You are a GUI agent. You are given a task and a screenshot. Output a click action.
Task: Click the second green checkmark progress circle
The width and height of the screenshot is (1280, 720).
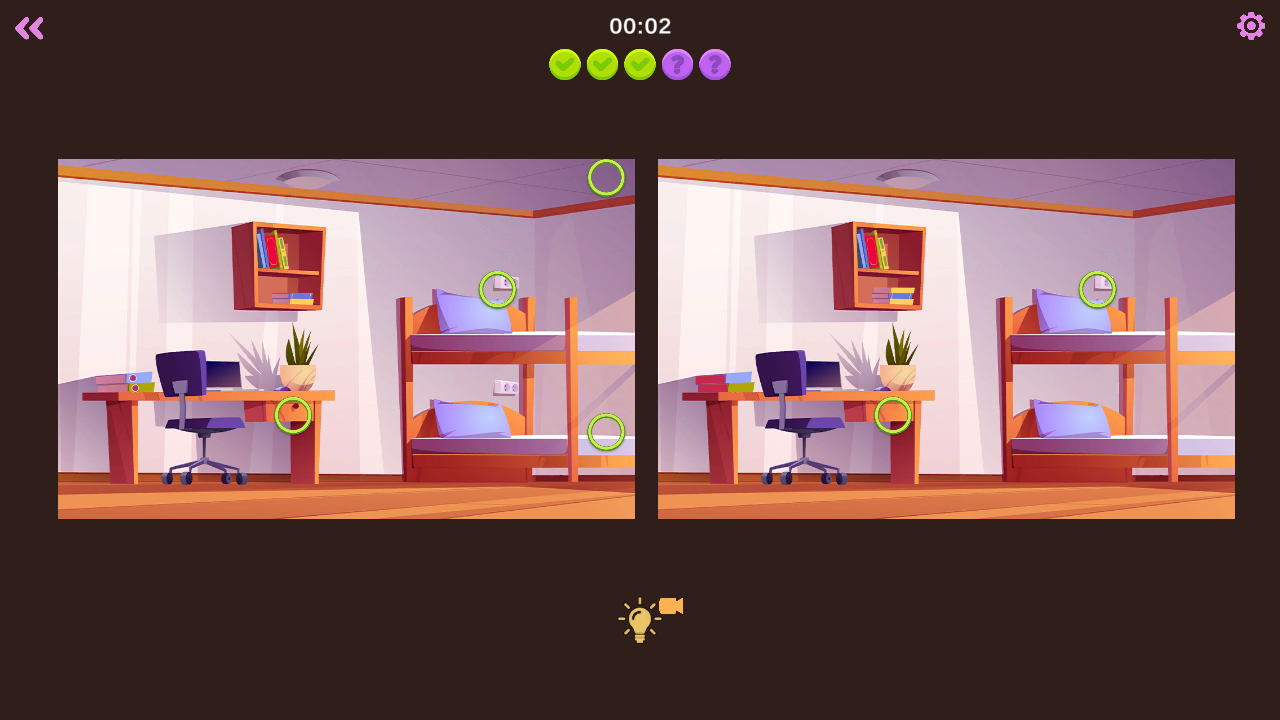point(602,64)
